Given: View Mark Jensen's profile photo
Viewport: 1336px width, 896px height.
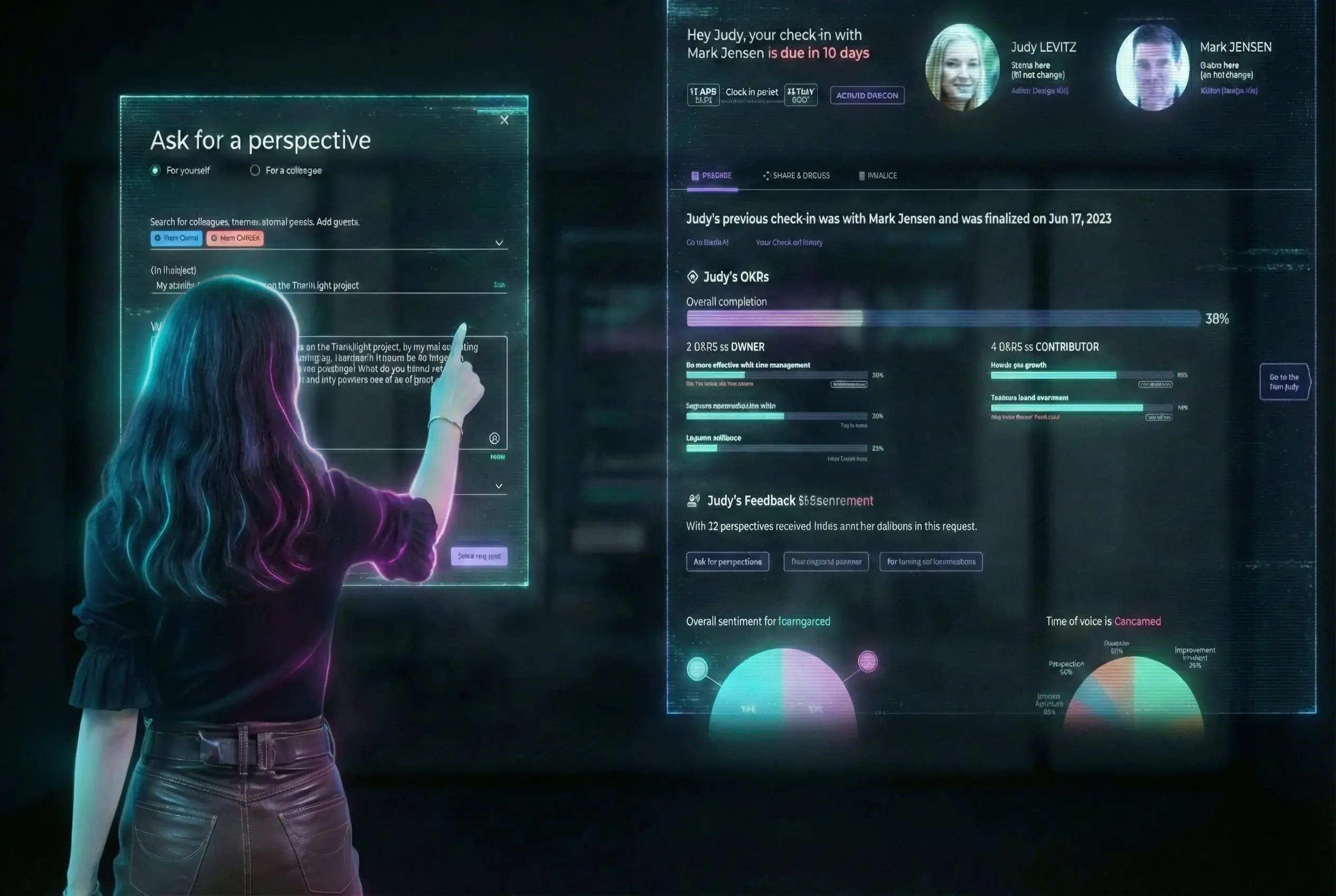Looking at the screenshot, I should click(x=1152, y=67).
